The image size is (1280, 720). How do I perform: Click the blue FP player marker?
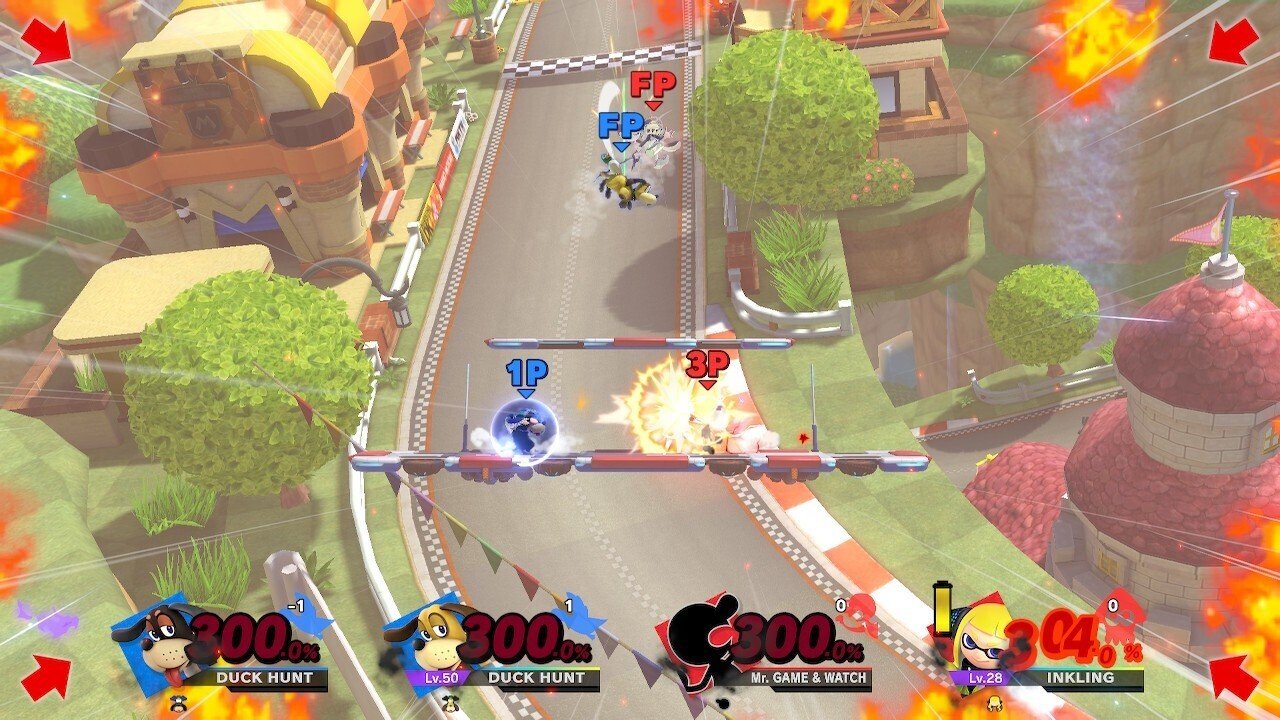(620, 130)
